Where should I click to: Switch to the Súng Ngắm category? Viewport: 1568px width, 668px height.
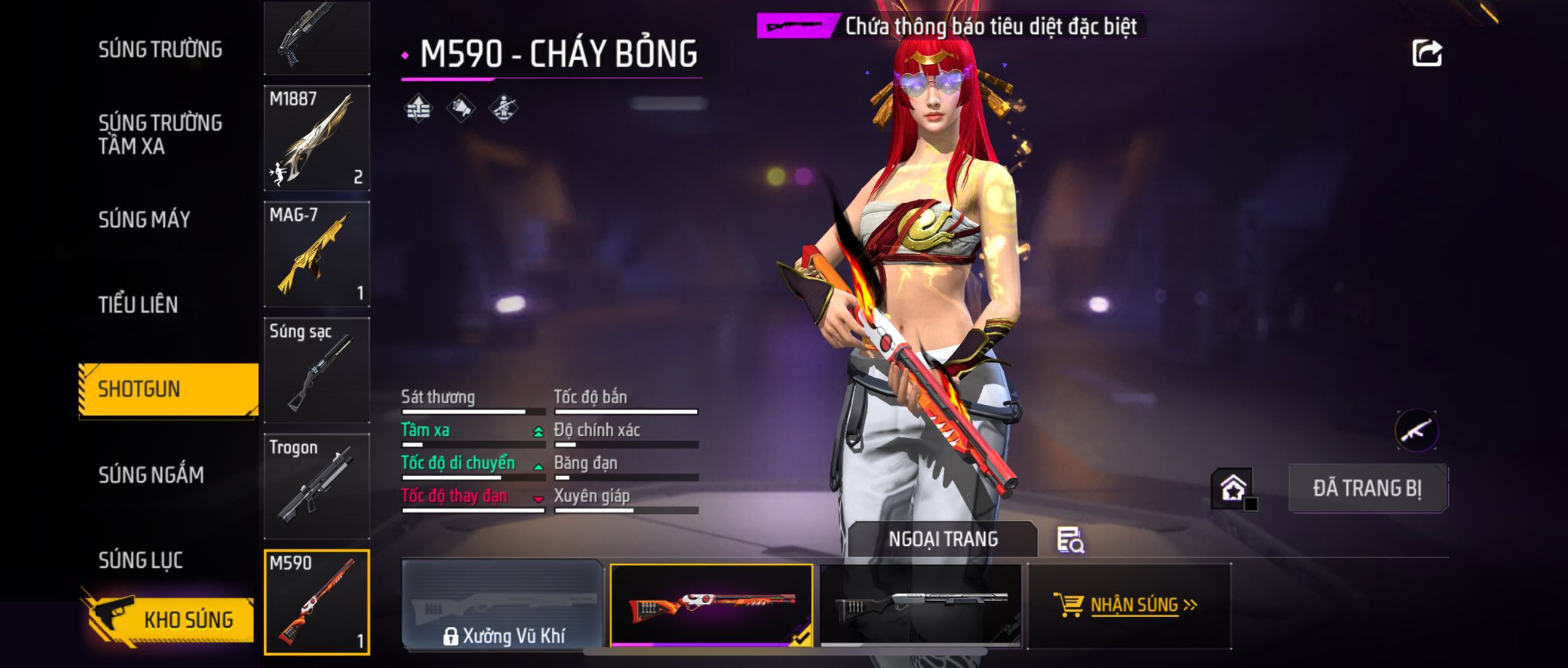pyautogui.click(x=151, y=474)
